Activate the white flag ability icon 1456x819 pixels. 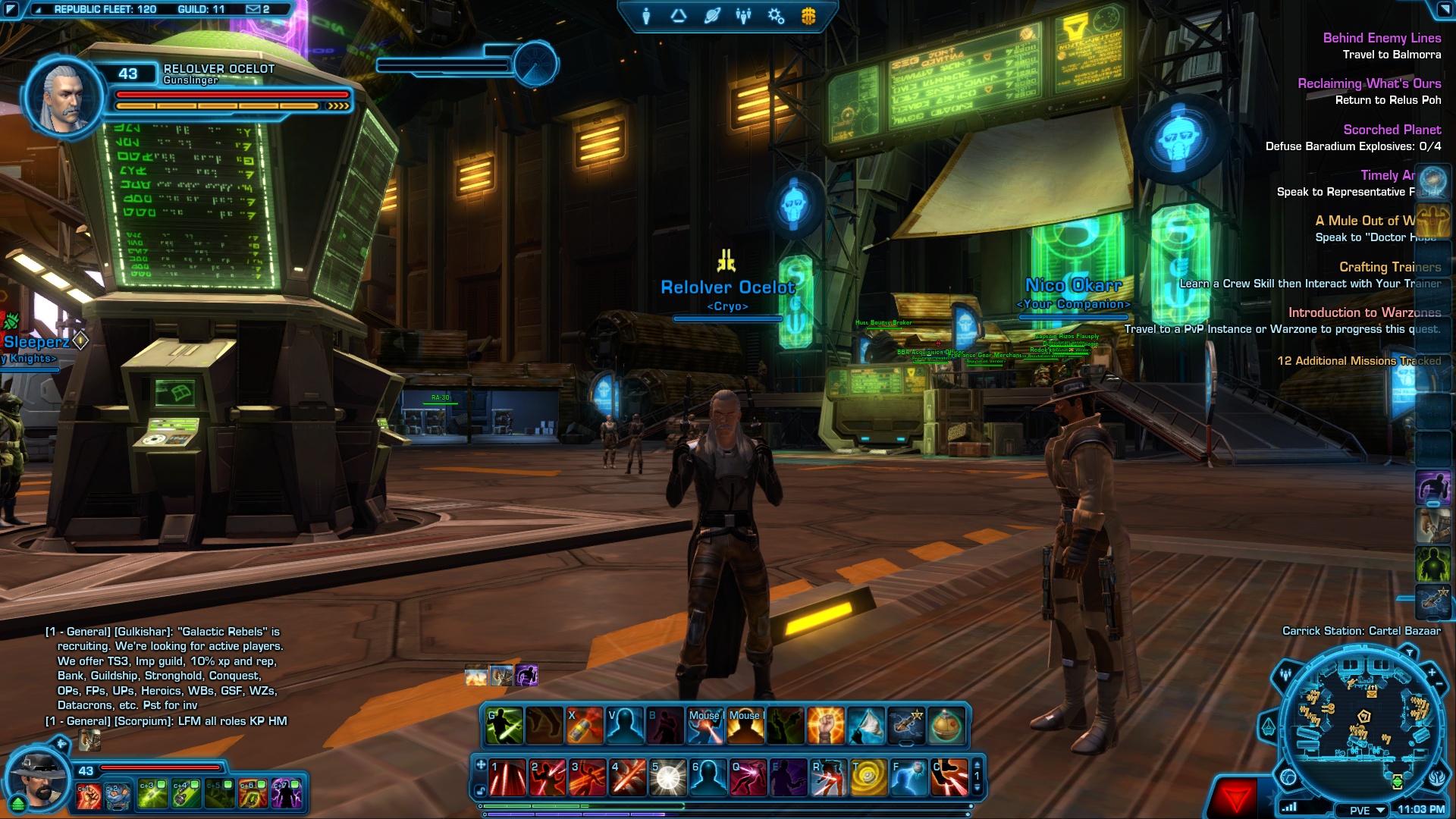[x=866, y=726]
